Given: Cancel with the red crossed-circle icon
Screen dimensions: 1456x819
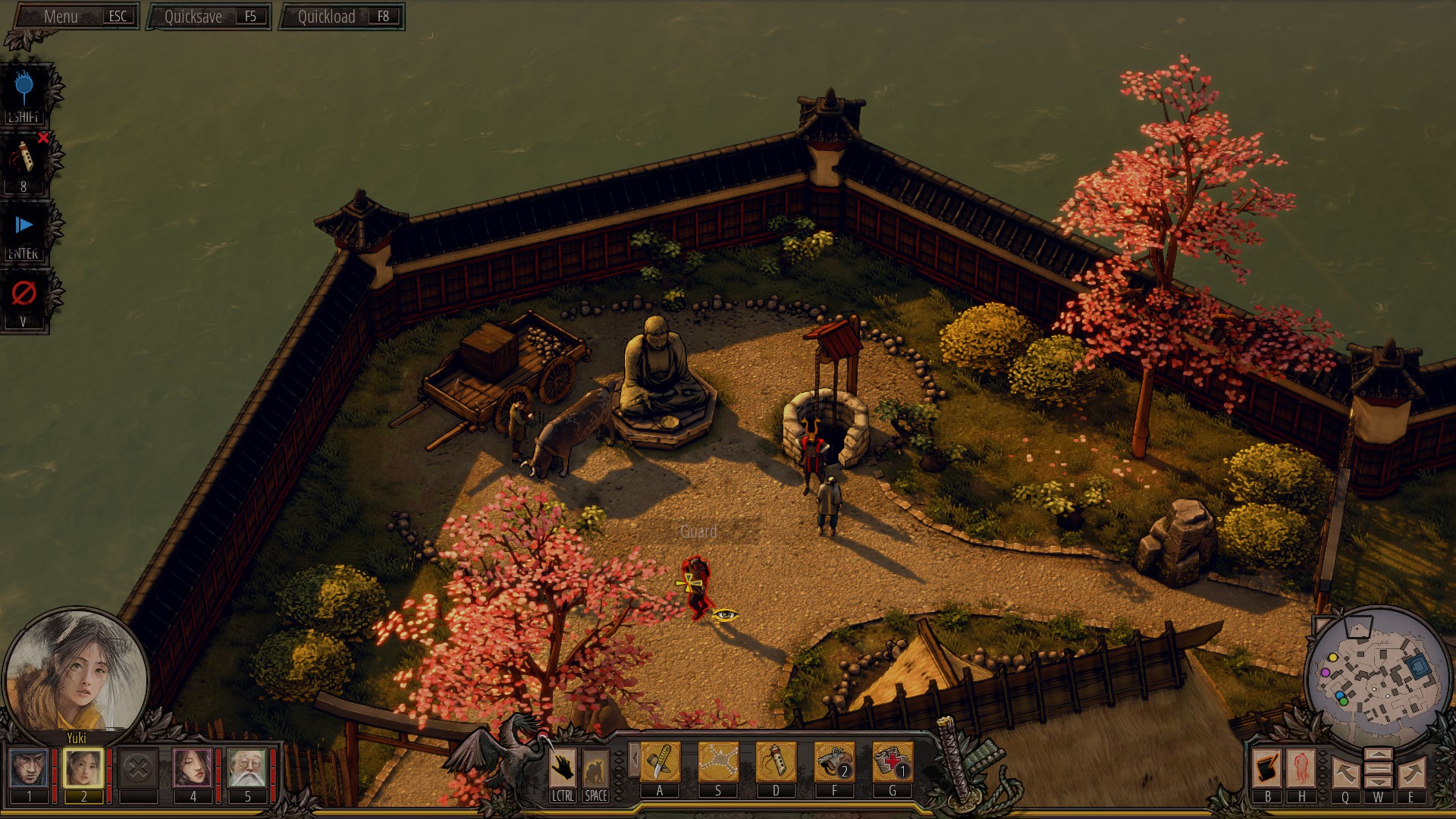Looking at the screenshot, I should (24, 293).
